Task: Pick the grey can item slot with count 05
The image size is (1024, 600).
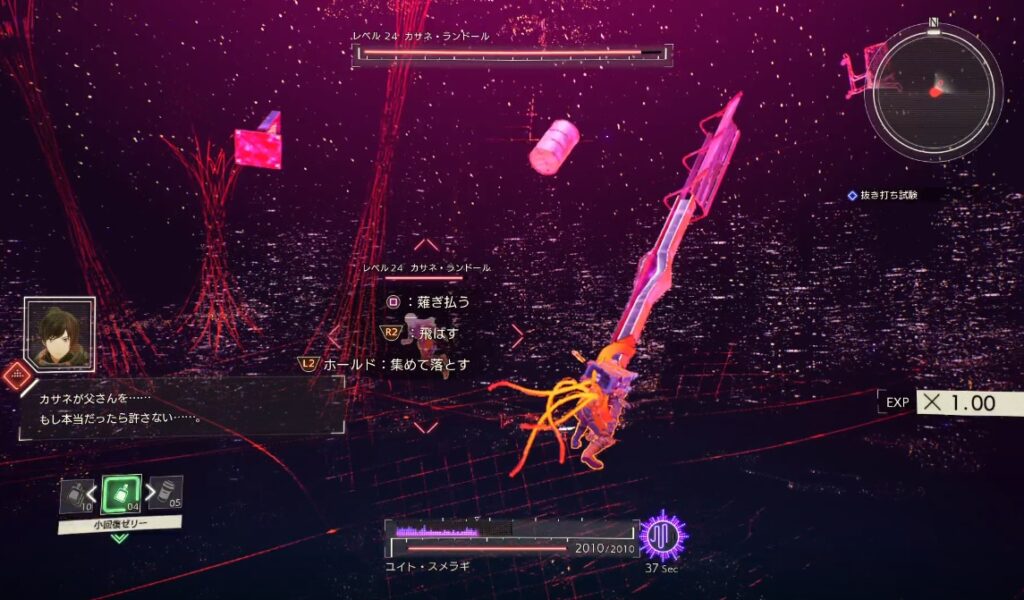Action: pyautogui.click(x=165, y=492)
